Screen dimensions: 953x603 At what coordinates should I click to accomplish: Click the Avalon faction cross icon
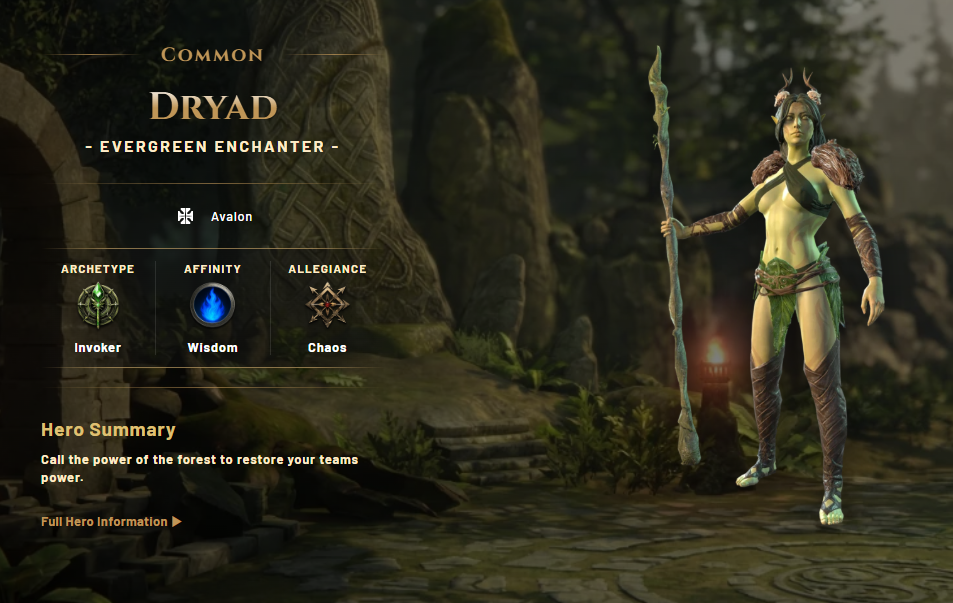[x=185, y=216]
